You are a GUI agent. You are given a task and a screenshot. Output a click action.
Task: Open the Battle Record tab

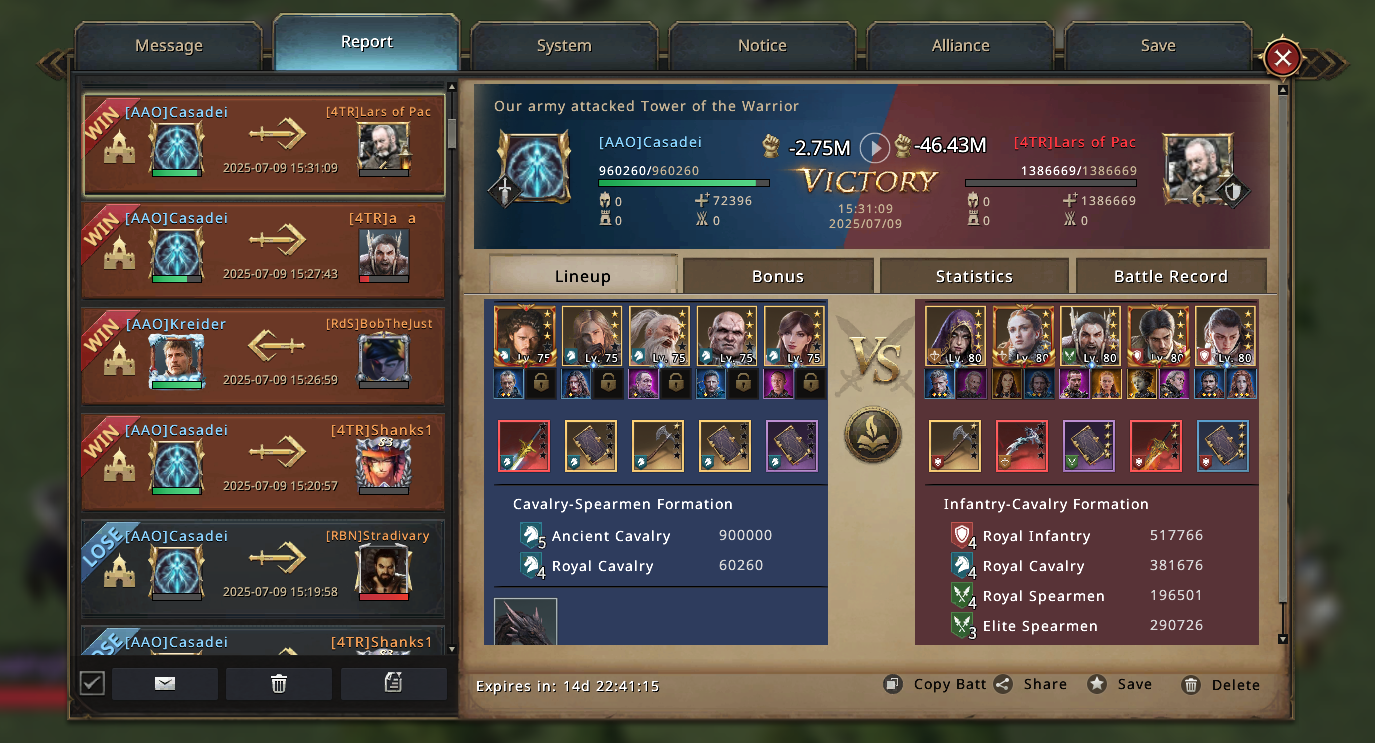pos(1170,277)
